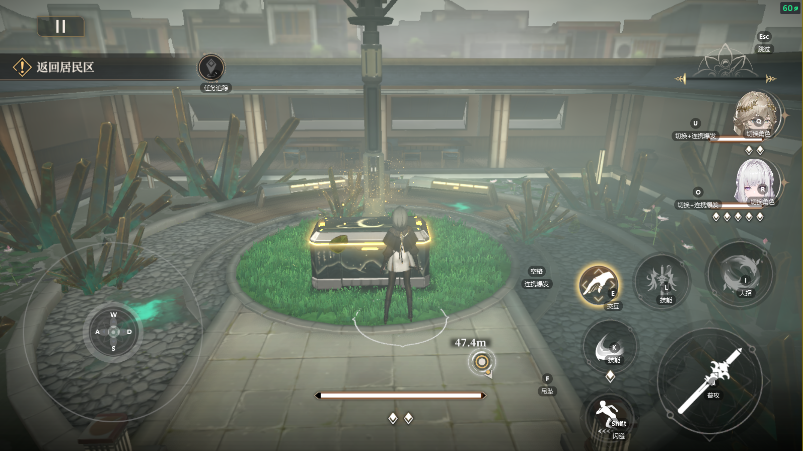803x451 pixels.
Task: Pause the game with the pause button
Action: 61,27
